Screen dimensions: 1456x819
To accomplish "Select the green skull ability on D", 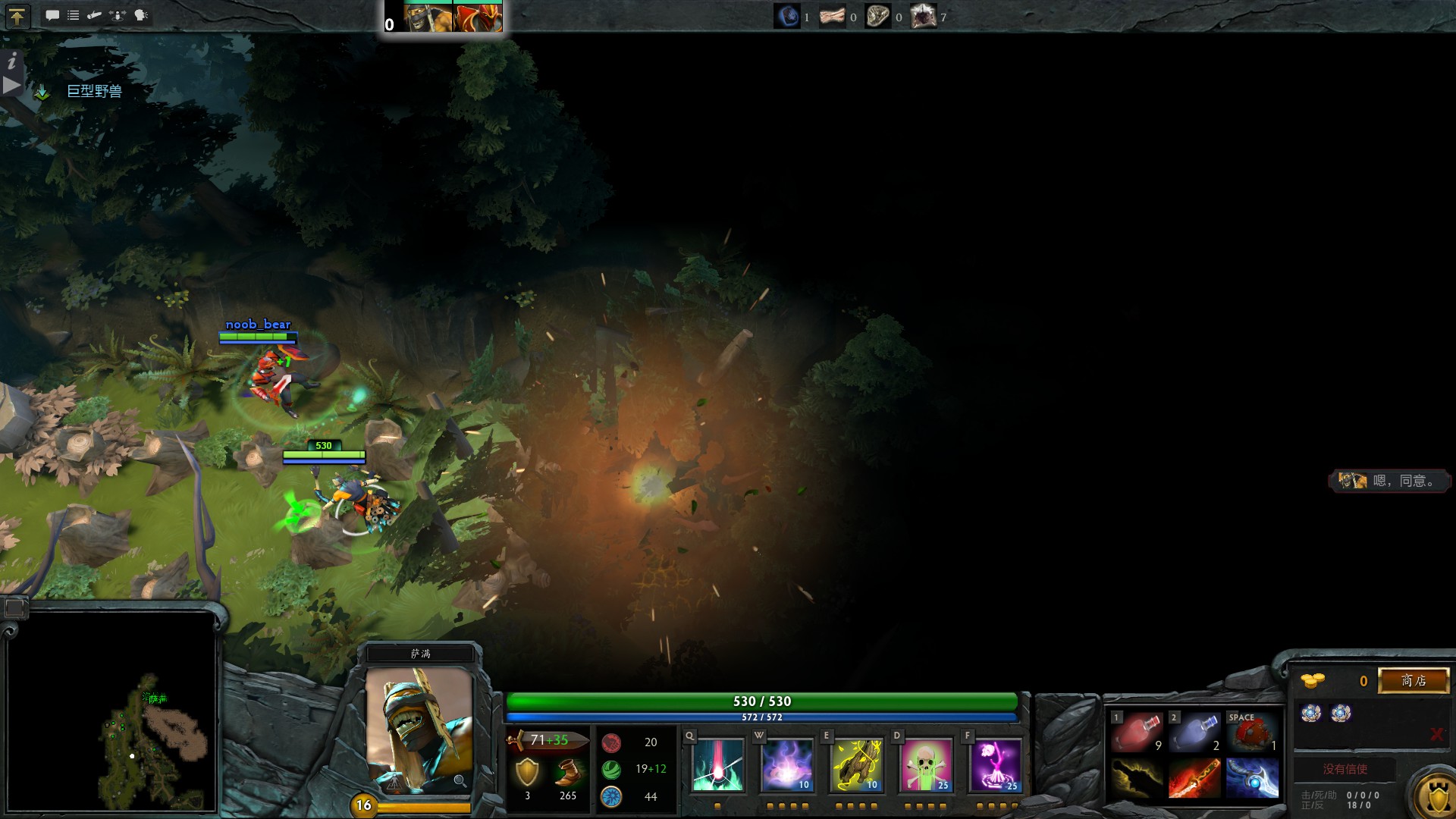I will [x=926, y=765].
